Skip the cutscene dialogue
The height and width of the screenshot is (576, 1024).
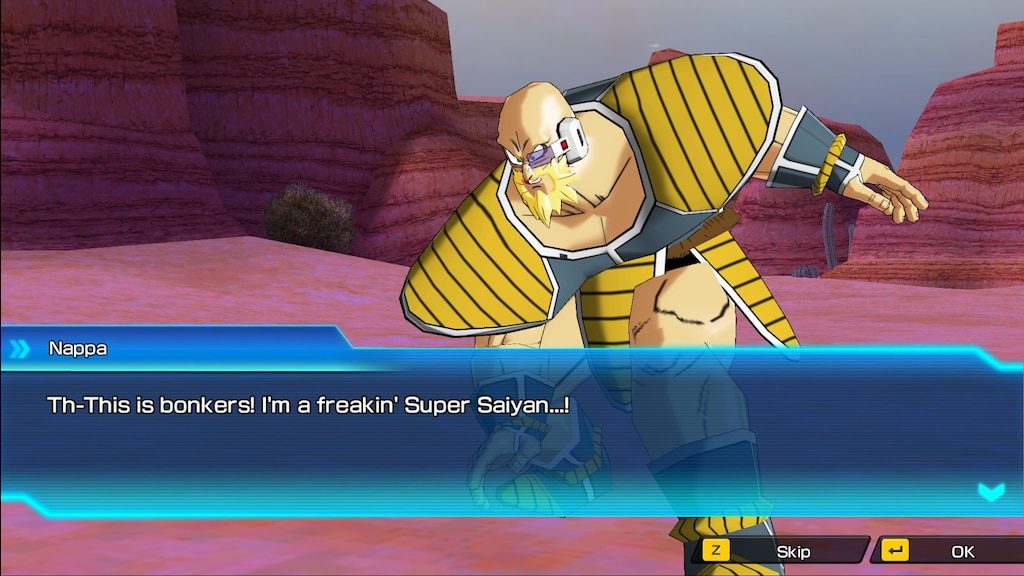pyautogui.click(x=780, y=551)
